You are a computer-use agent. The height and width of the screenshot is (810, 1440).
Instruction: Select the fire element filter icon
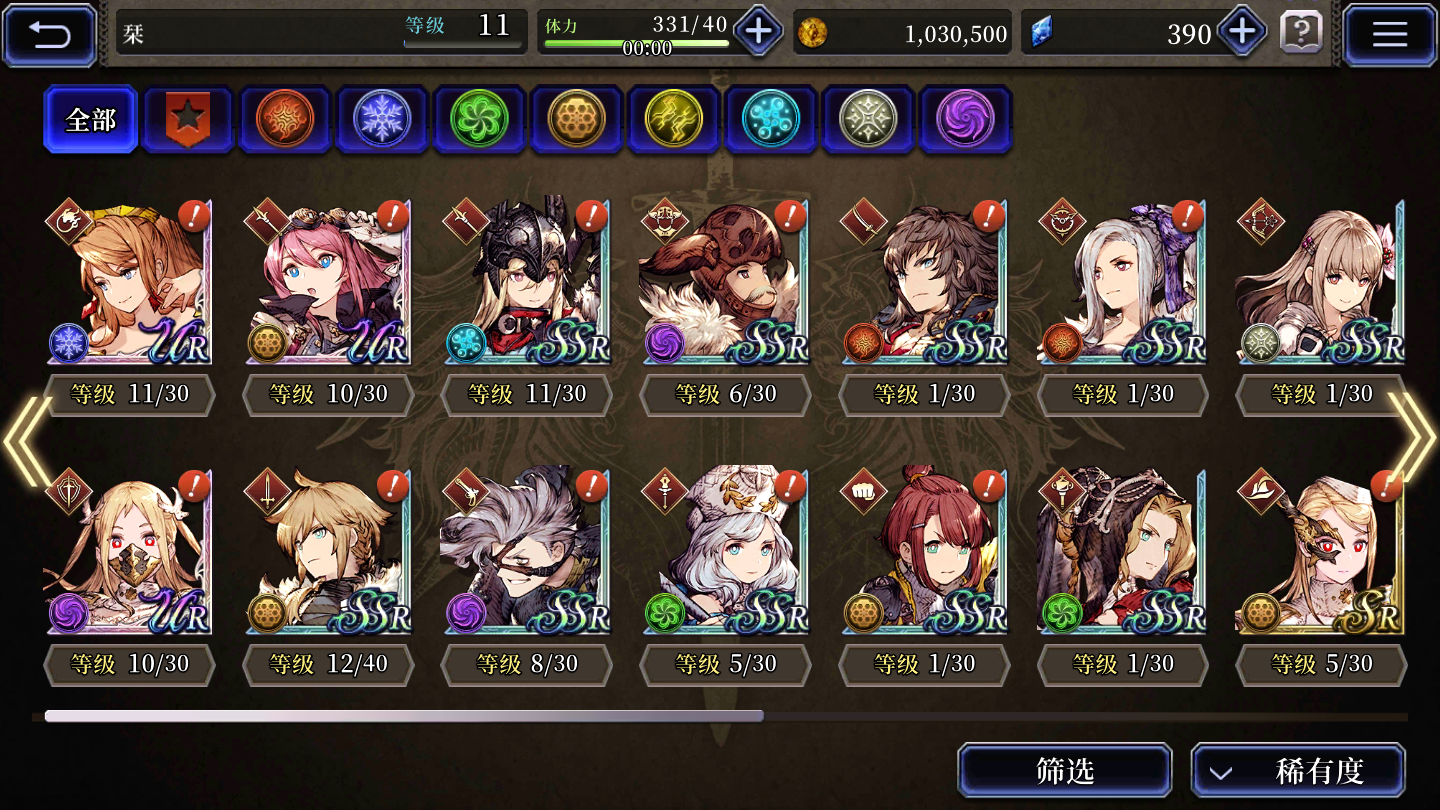tap(284, 120)
